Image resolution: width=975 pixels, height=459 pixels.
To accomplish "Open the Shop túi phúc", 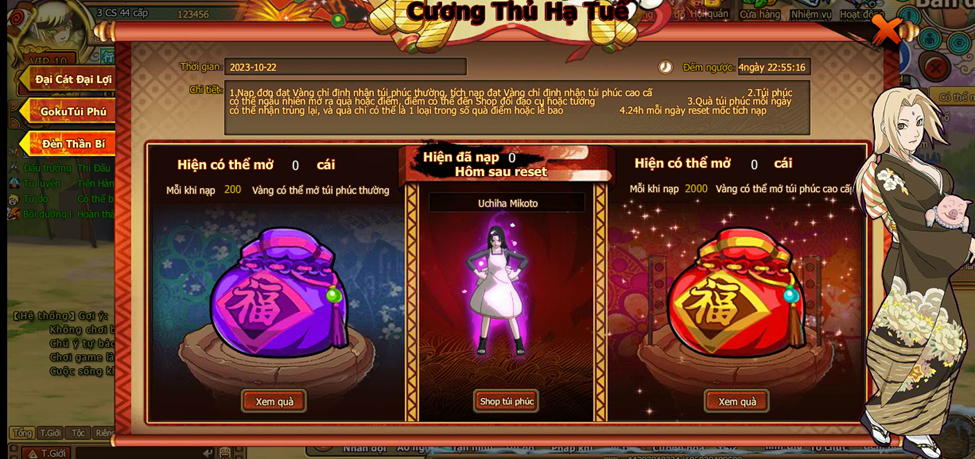I will point(506,401).
